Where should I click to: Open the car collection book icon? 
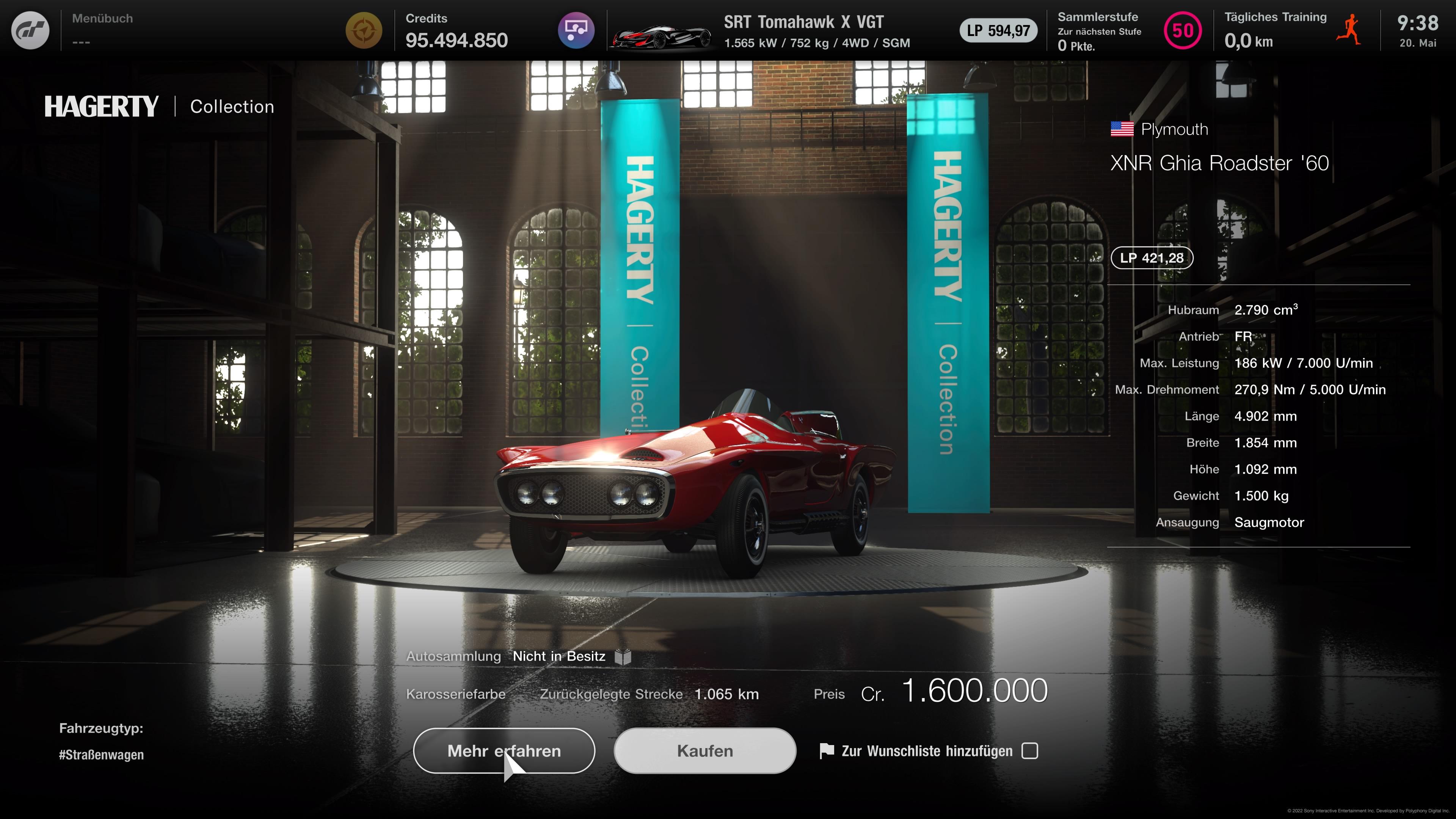(623, 657)
